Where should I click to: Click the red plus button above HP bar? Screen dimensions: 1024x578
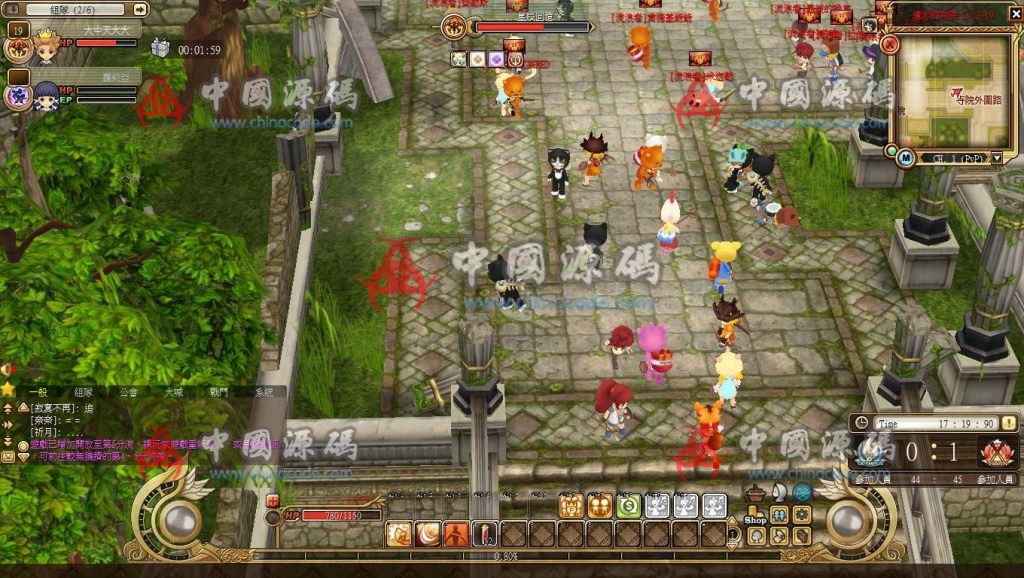273,500
